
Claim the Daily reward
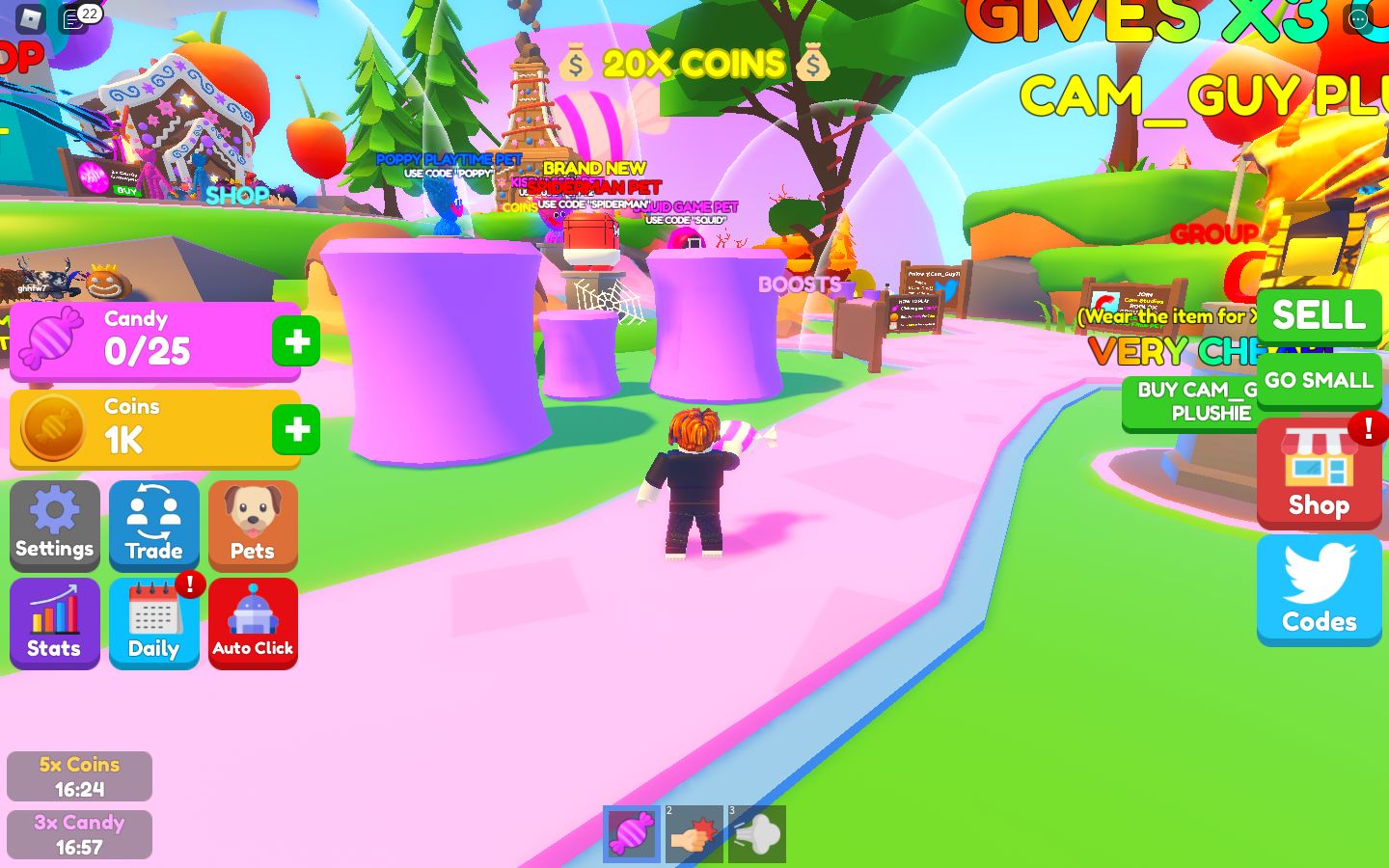coord(153,623)
